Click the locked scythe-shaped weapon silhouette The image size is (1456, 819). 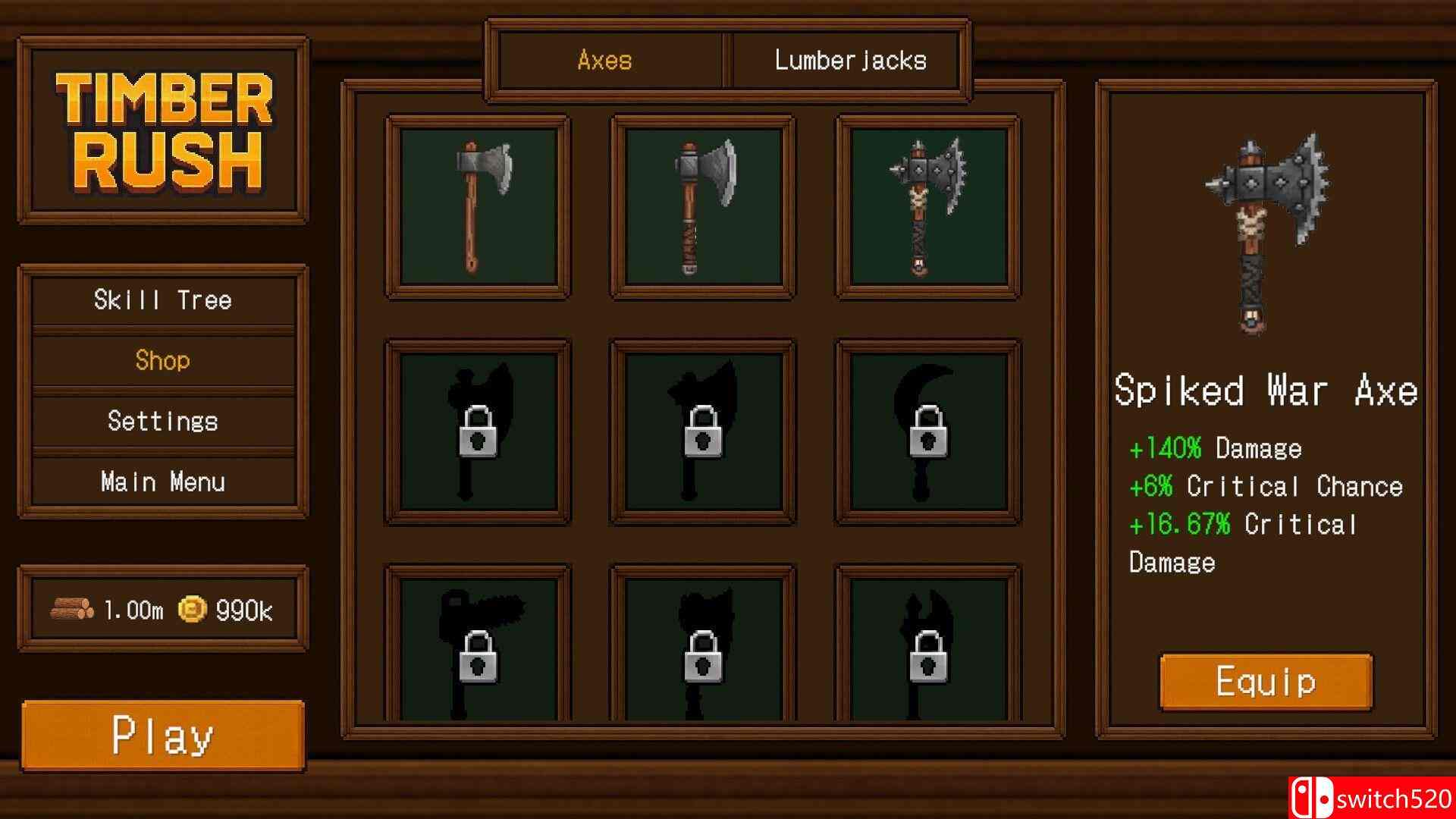[x=925, y=428]
